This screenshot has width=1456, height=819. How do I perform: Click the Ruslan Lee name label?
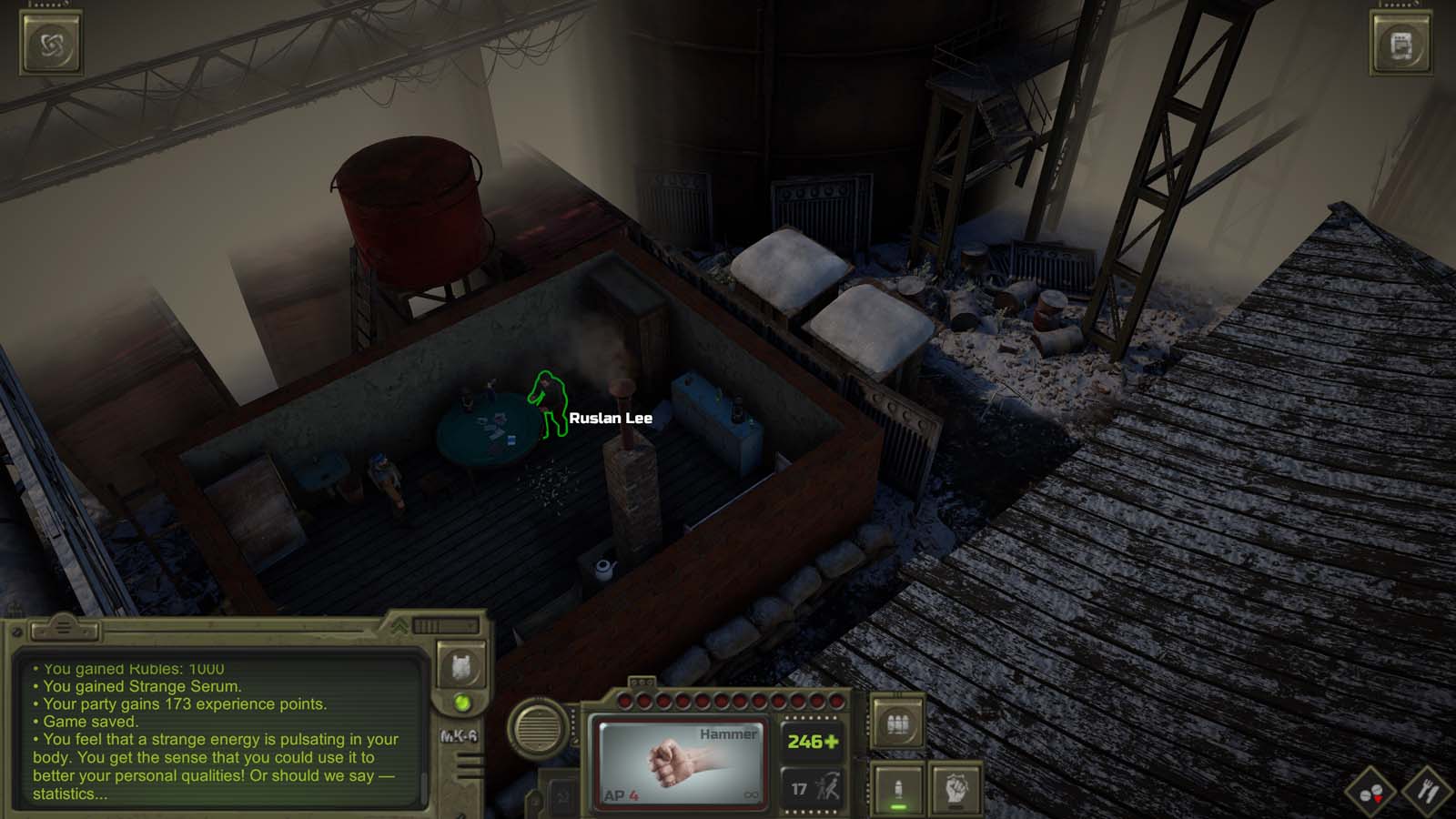pos(611,420)
